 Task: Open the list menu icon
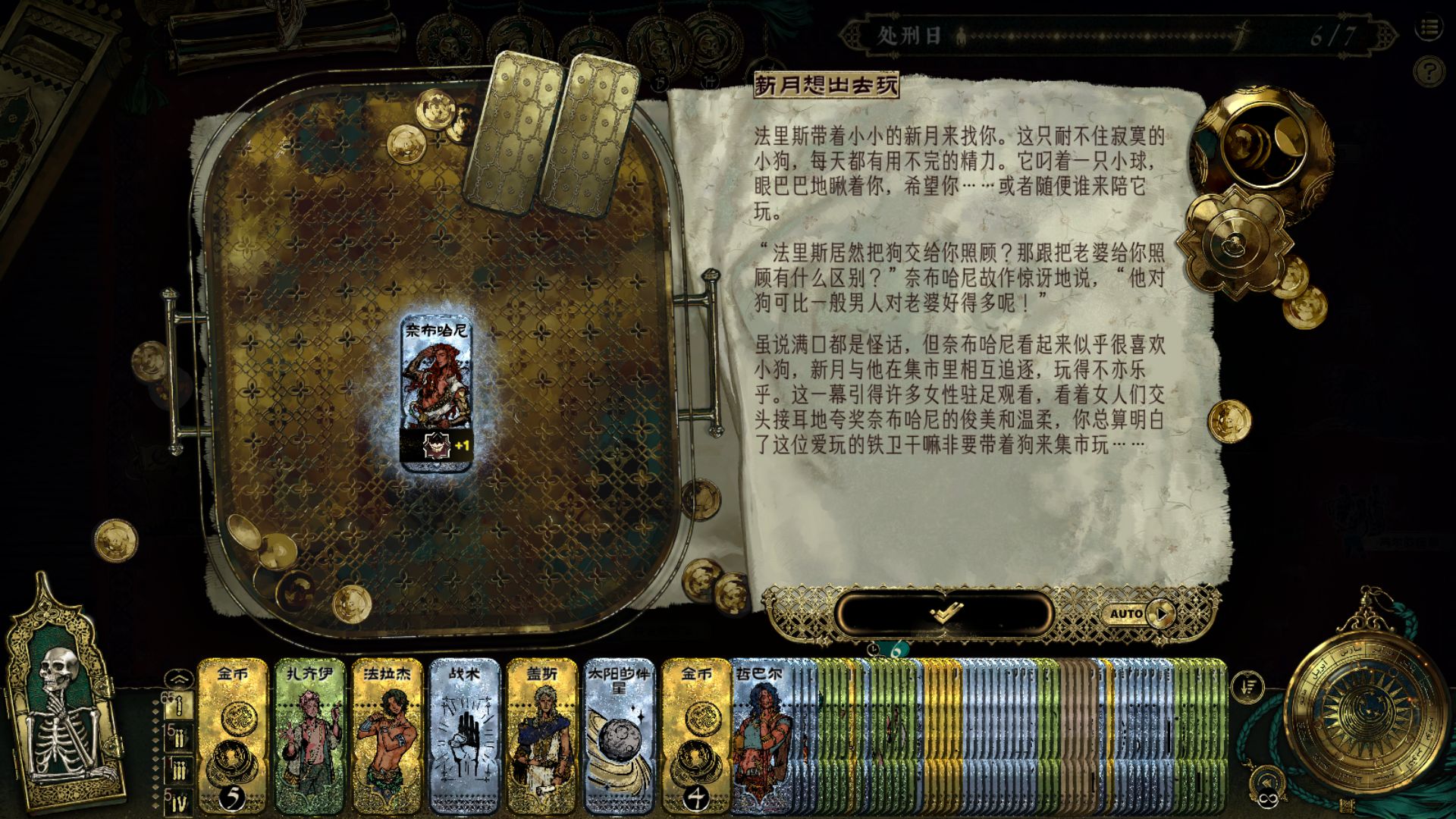tap(1429, 29)
